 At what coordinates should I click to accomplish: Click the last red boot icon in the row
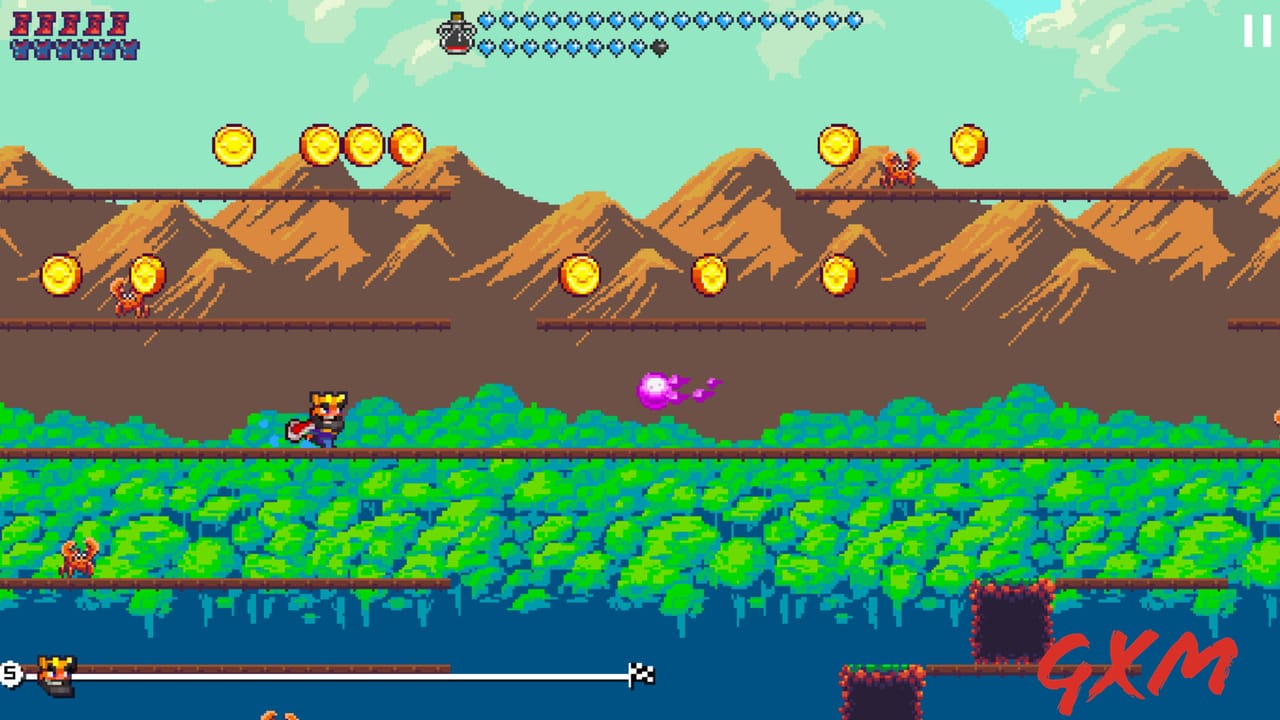click(119, 24)
